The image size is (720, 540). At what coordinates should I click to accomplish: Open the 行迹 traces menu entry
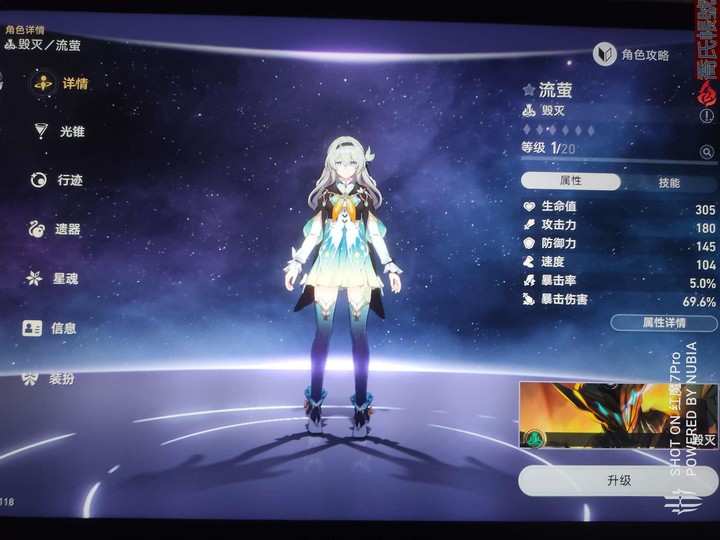tap(58, 180)
